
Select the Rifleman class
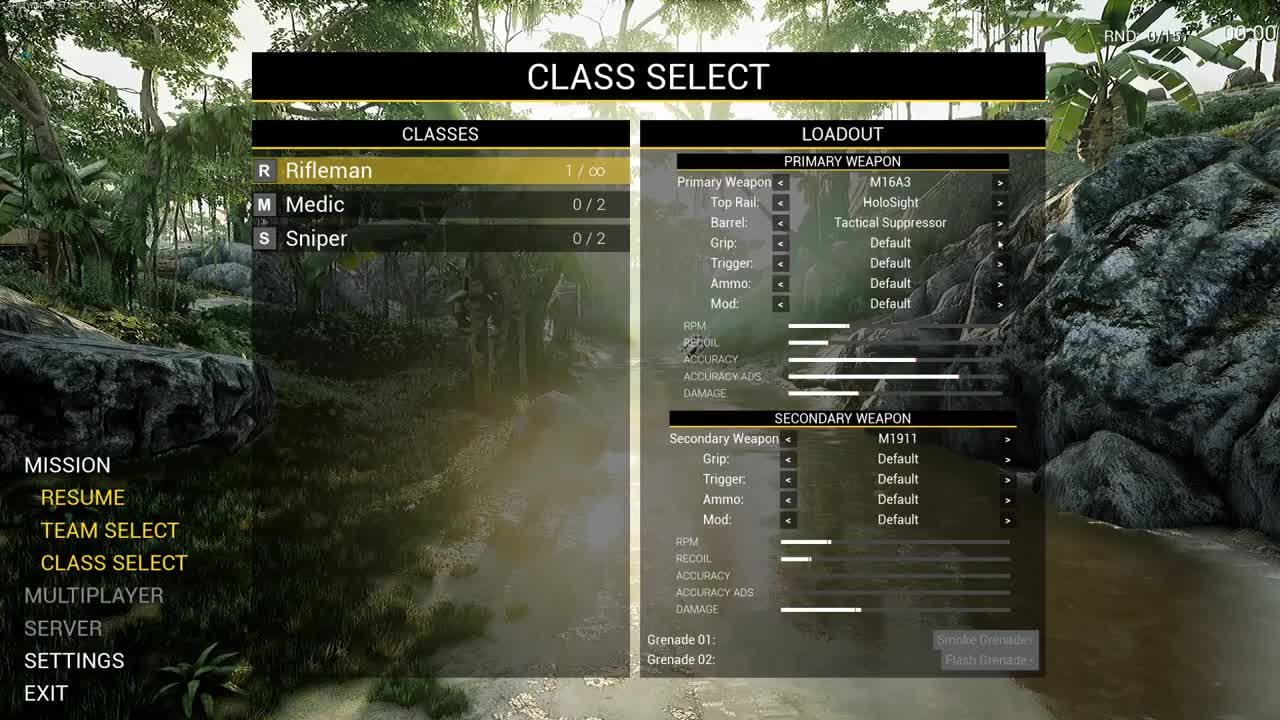440,170
